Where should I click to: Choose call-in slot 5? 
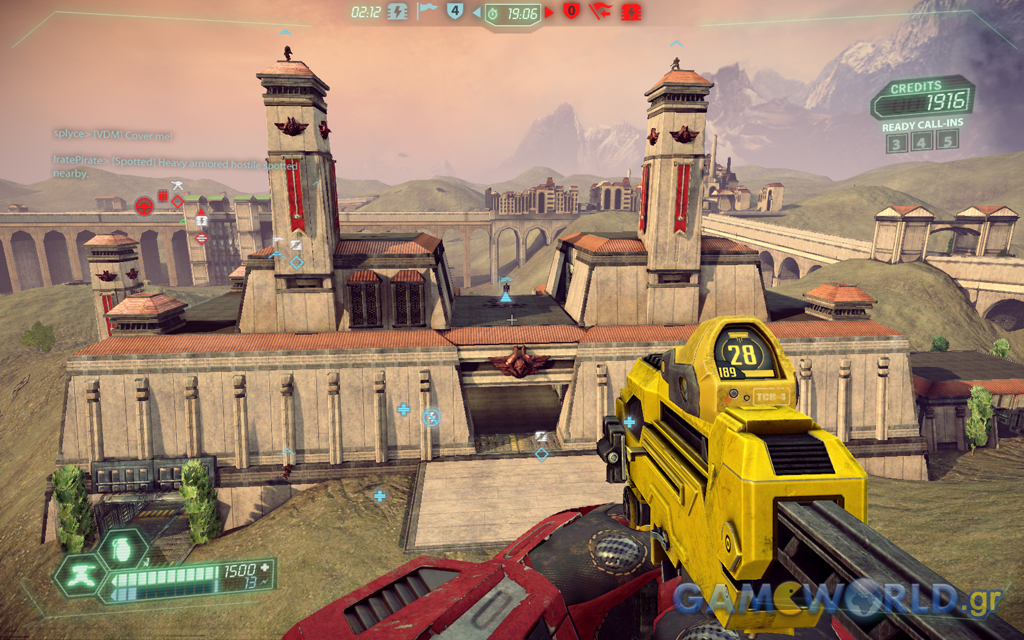point(946,139)
